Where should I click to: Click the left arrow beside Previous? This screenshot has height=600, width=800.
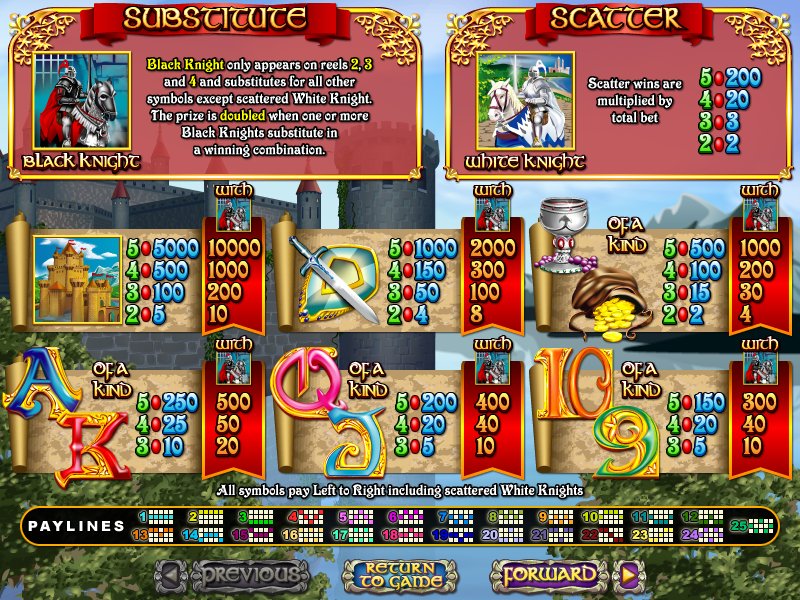click(x=171, y=575)
